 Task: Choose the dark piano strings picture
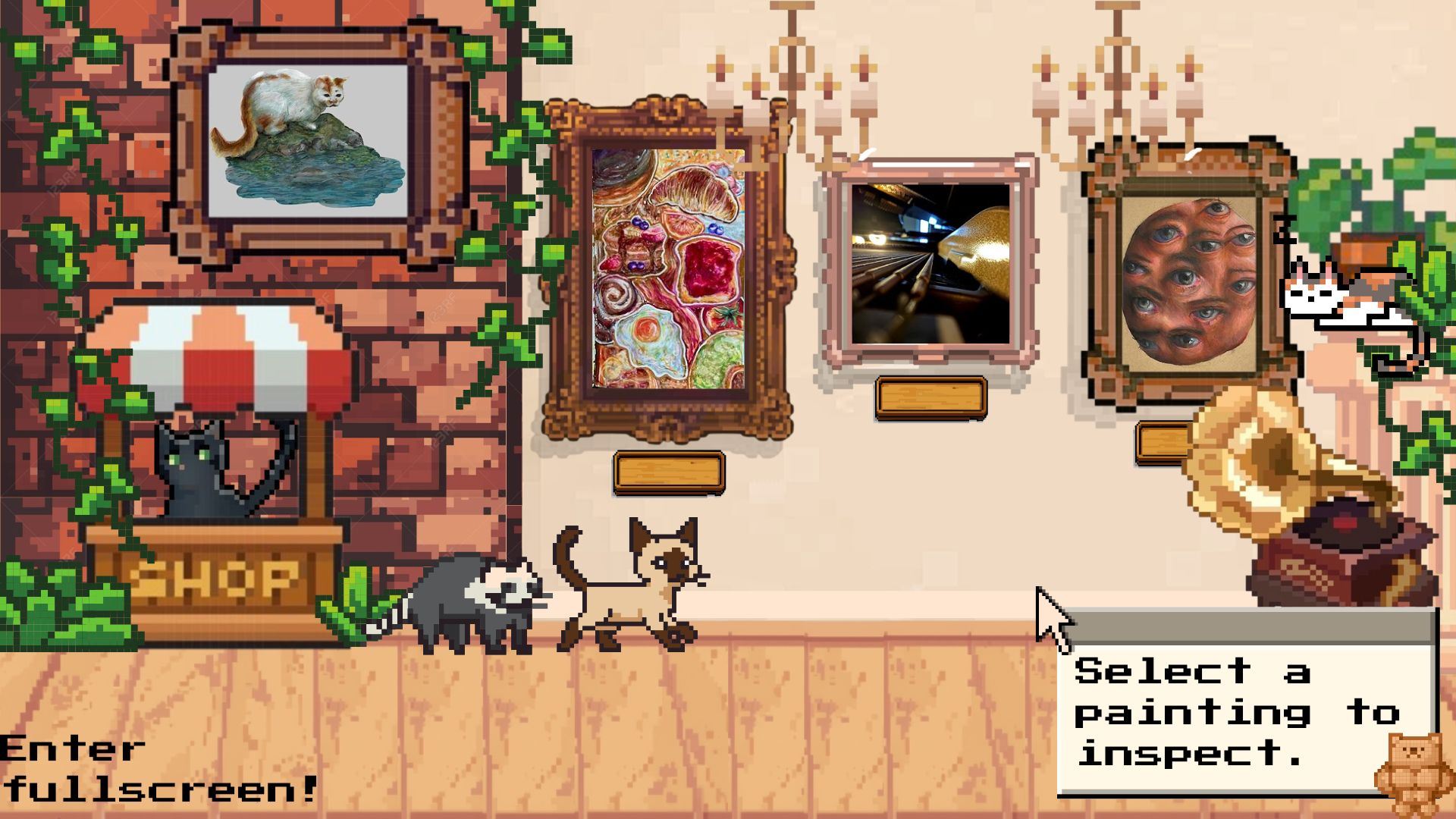(x=930, y=263)
